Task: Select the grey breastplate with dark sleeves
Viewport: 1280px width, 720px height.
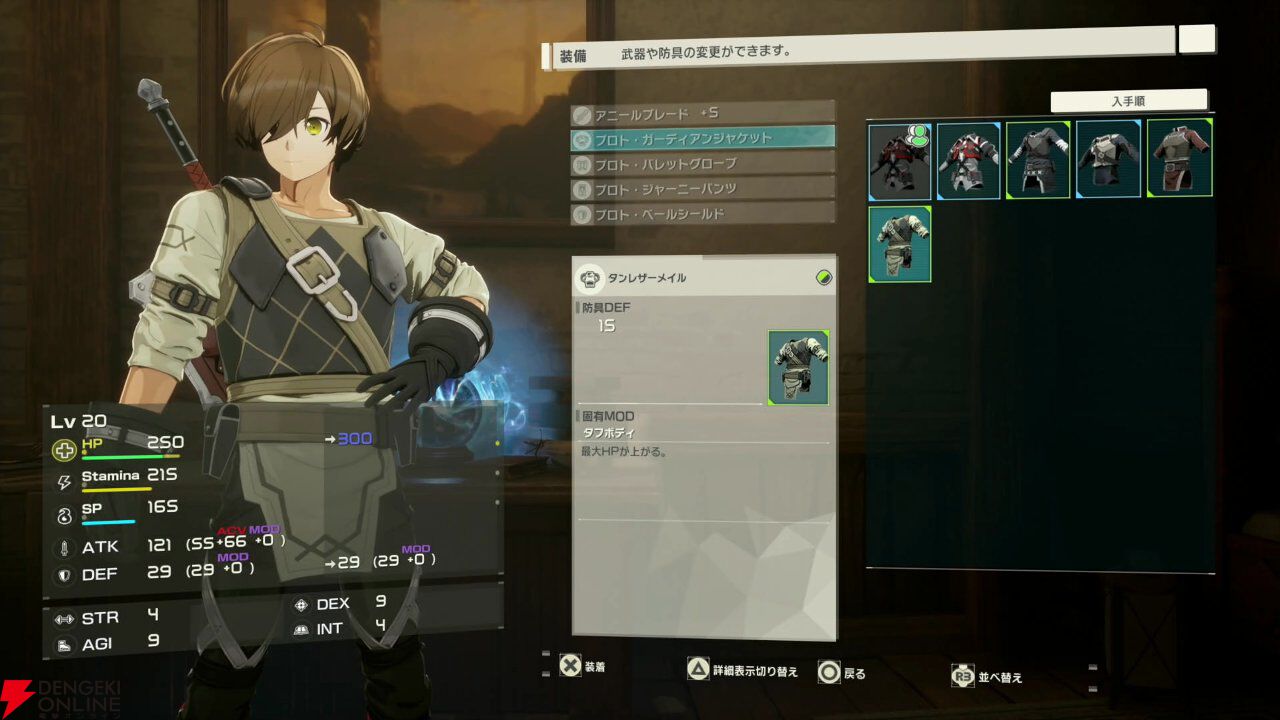Action: [1108, 161]
